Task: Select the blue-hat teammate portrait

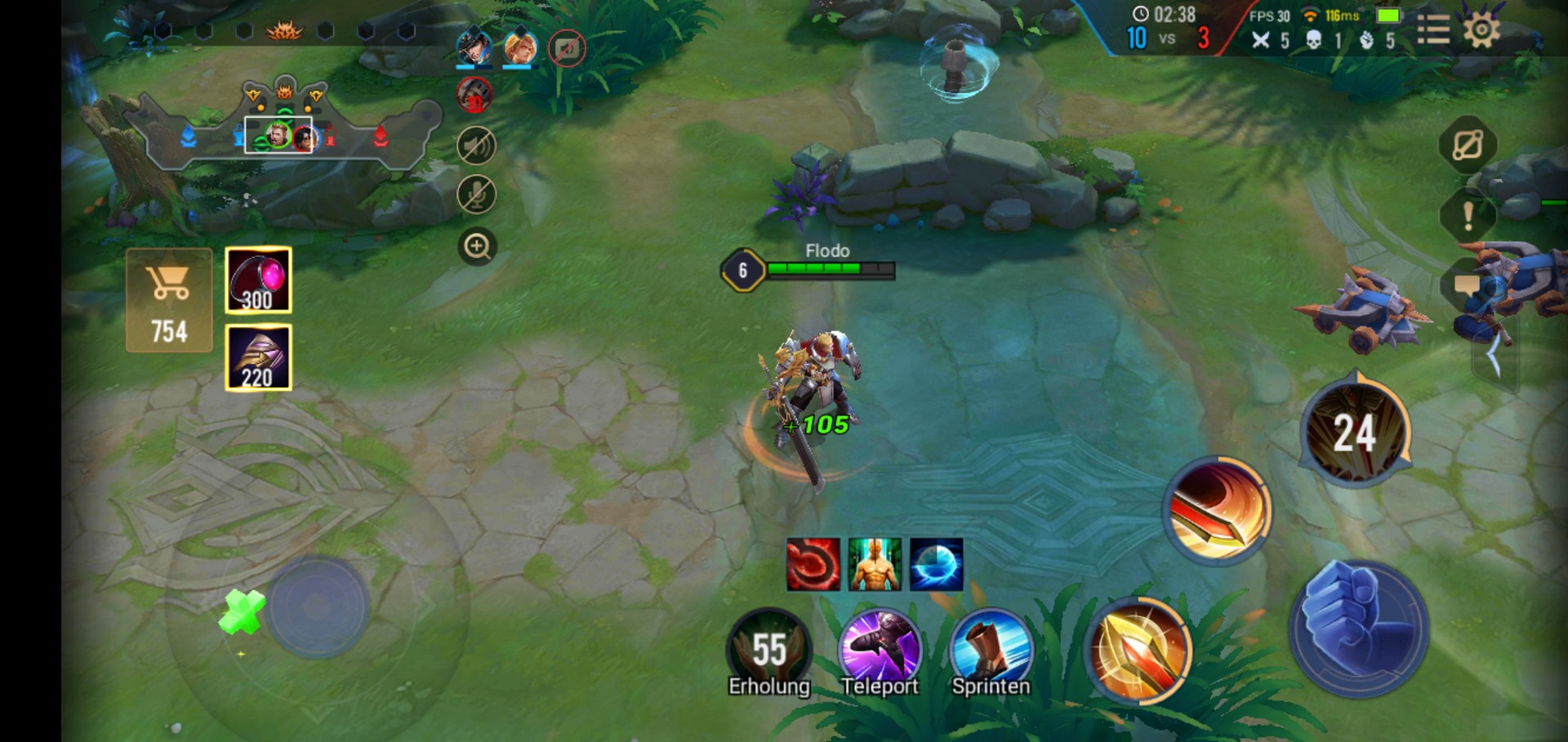Action: [x=474, y=48]
